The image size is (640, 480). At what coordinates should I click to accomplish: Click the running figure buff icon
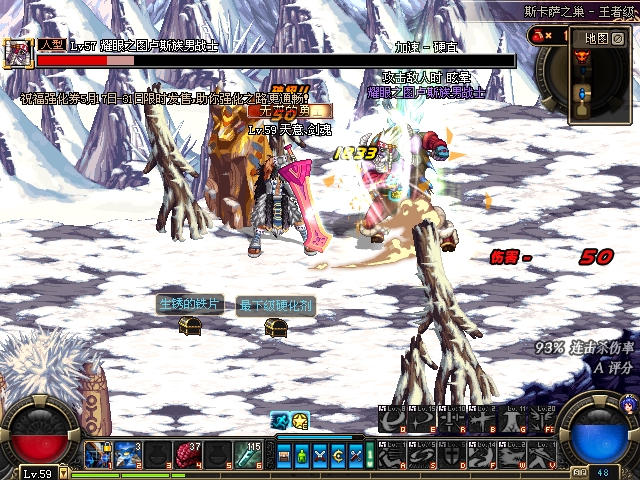tap(281, 421)
